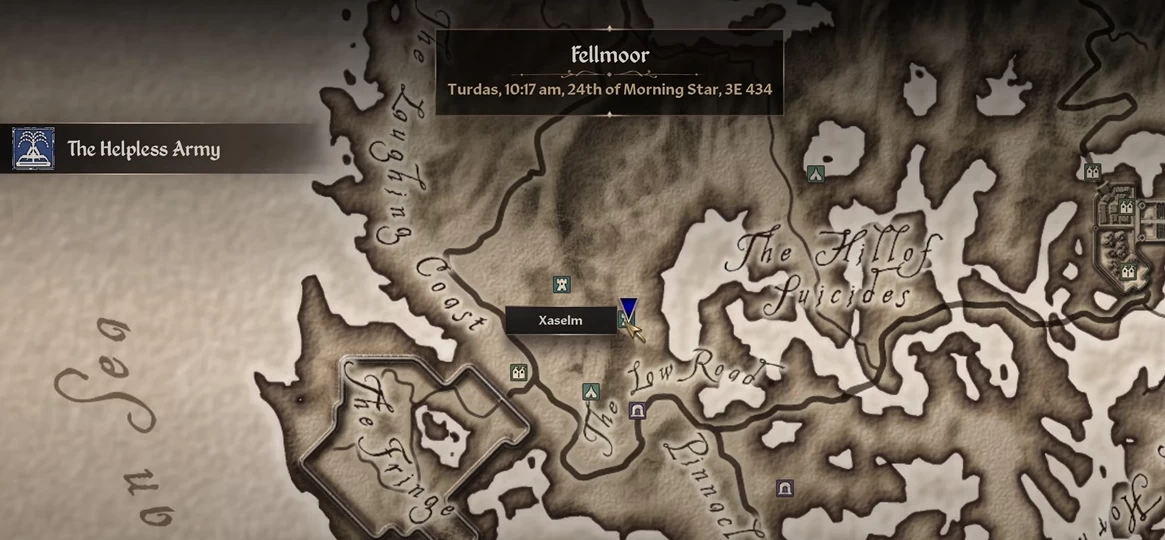This screenshot has width=1165, height=540.
Task: Click the arched door marker near the Pinnacle label
Action: [785, 488]
